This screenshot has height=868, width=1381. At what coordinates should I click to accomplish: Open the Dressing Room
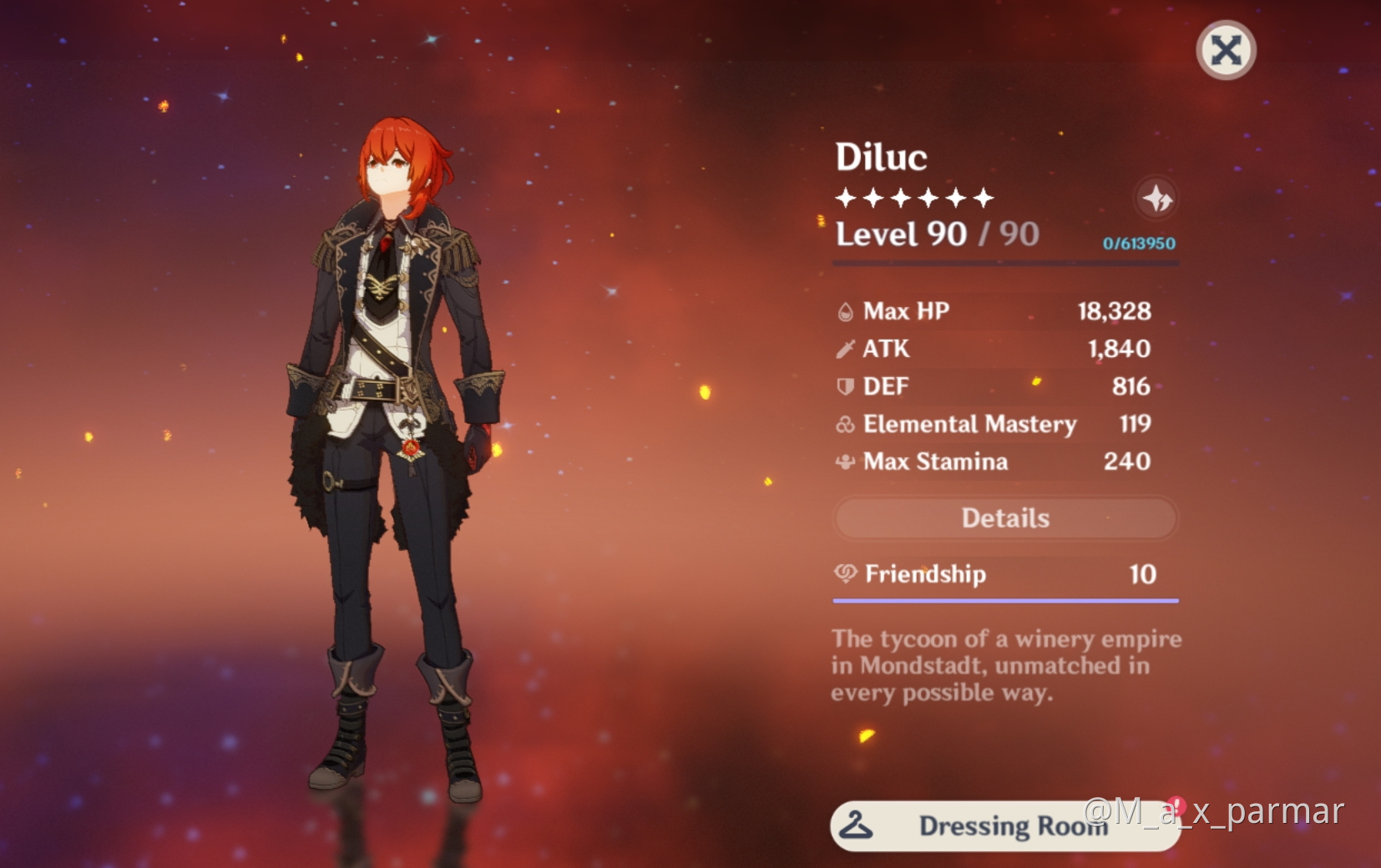pyautogui.click(x=1005, y=825)
